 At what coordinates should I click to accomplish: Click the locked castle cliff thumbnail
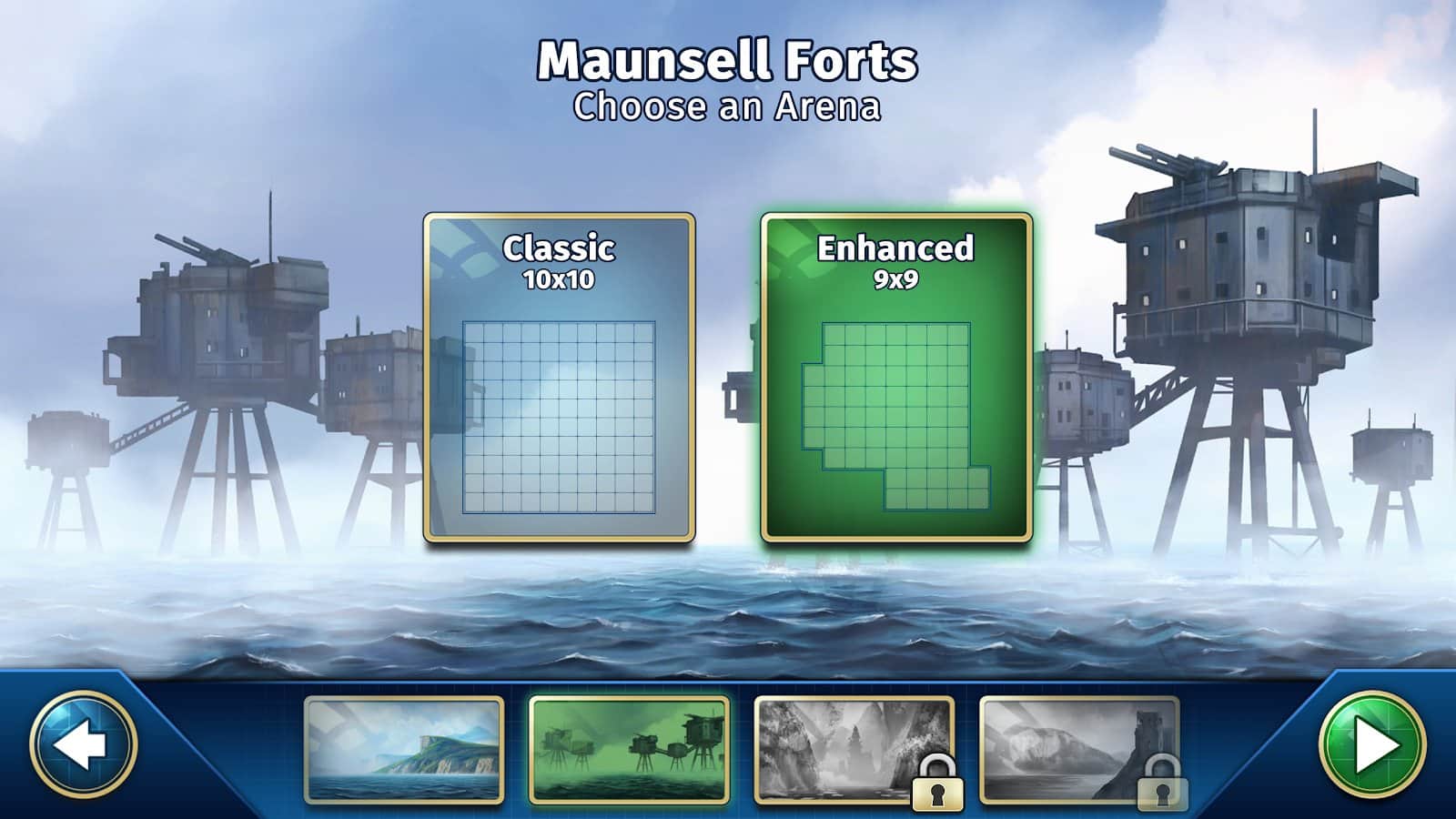click(x=1078, y=750)
